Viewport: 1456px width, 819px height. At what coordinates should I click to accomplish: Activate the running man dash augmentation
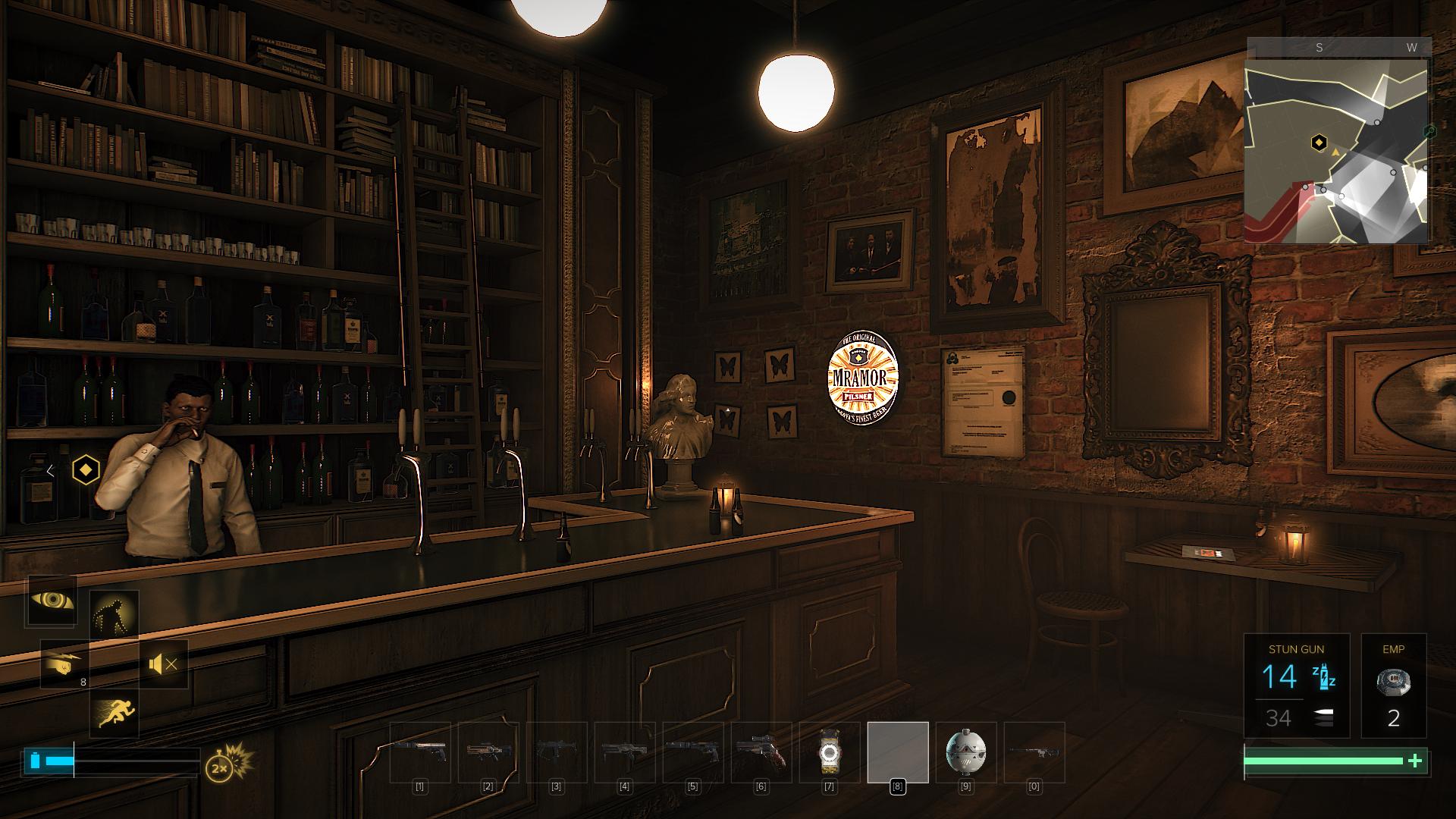tap(115, 714)
